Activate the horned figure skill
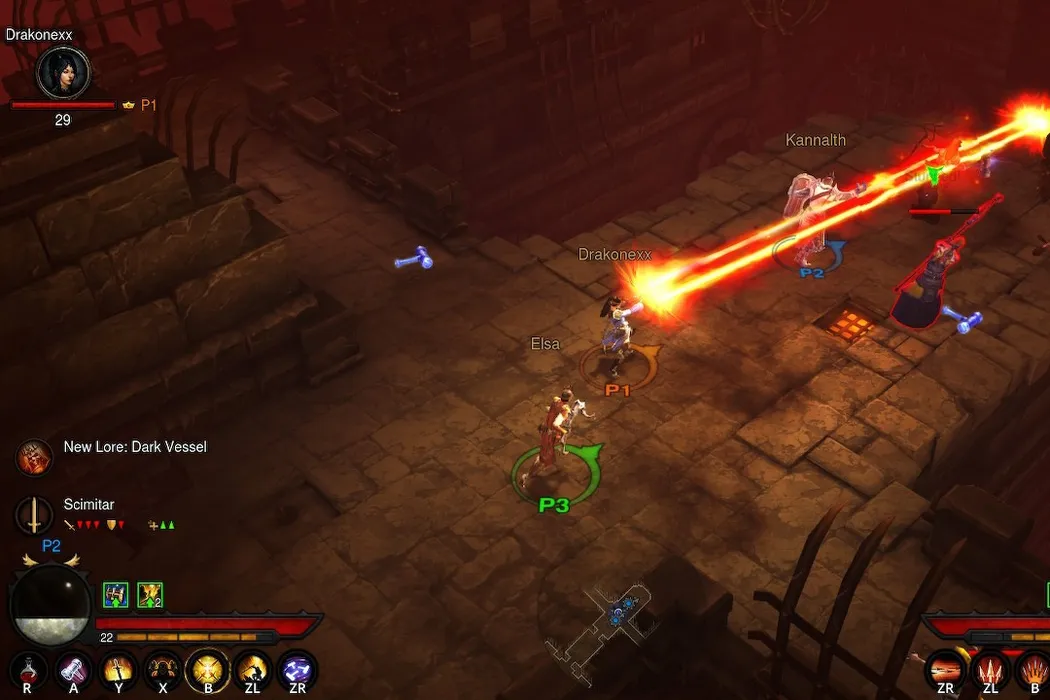The width and height of the screenshot is (1050, 700). [x=163, y=669]
